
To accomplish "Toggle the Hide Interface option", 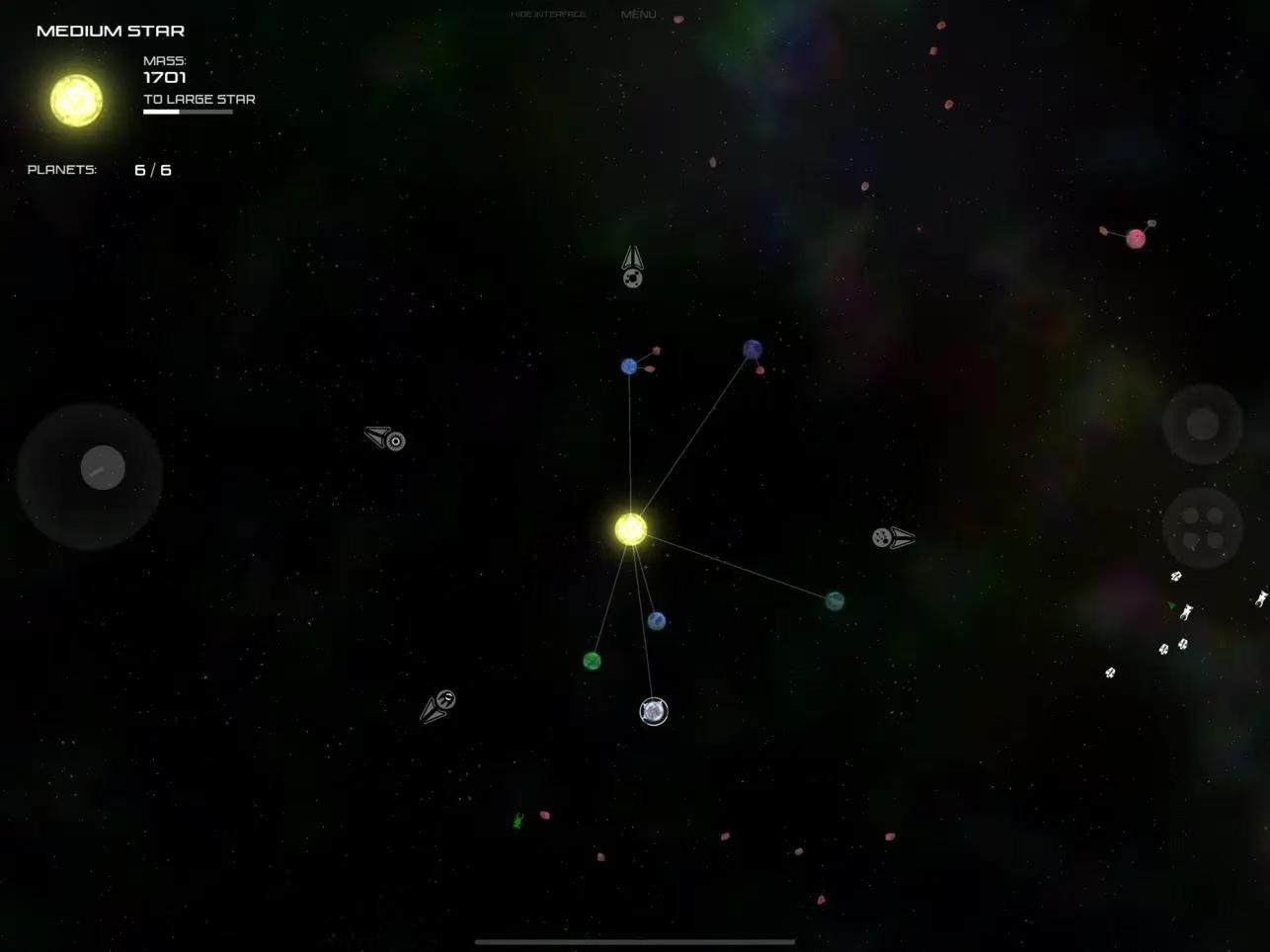I will [x=548, y=15].
